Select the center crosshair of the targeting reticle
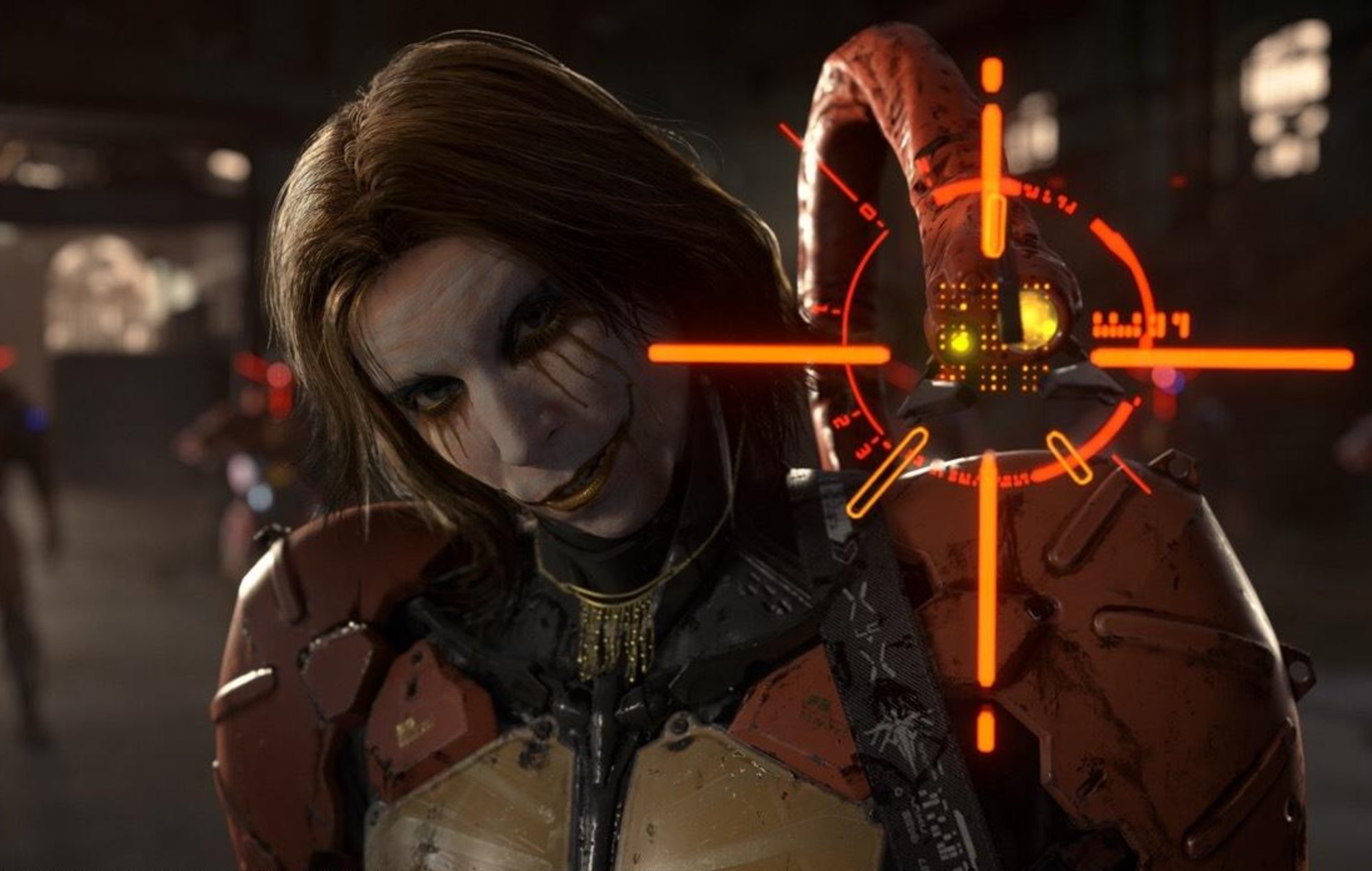 [988, 355]
